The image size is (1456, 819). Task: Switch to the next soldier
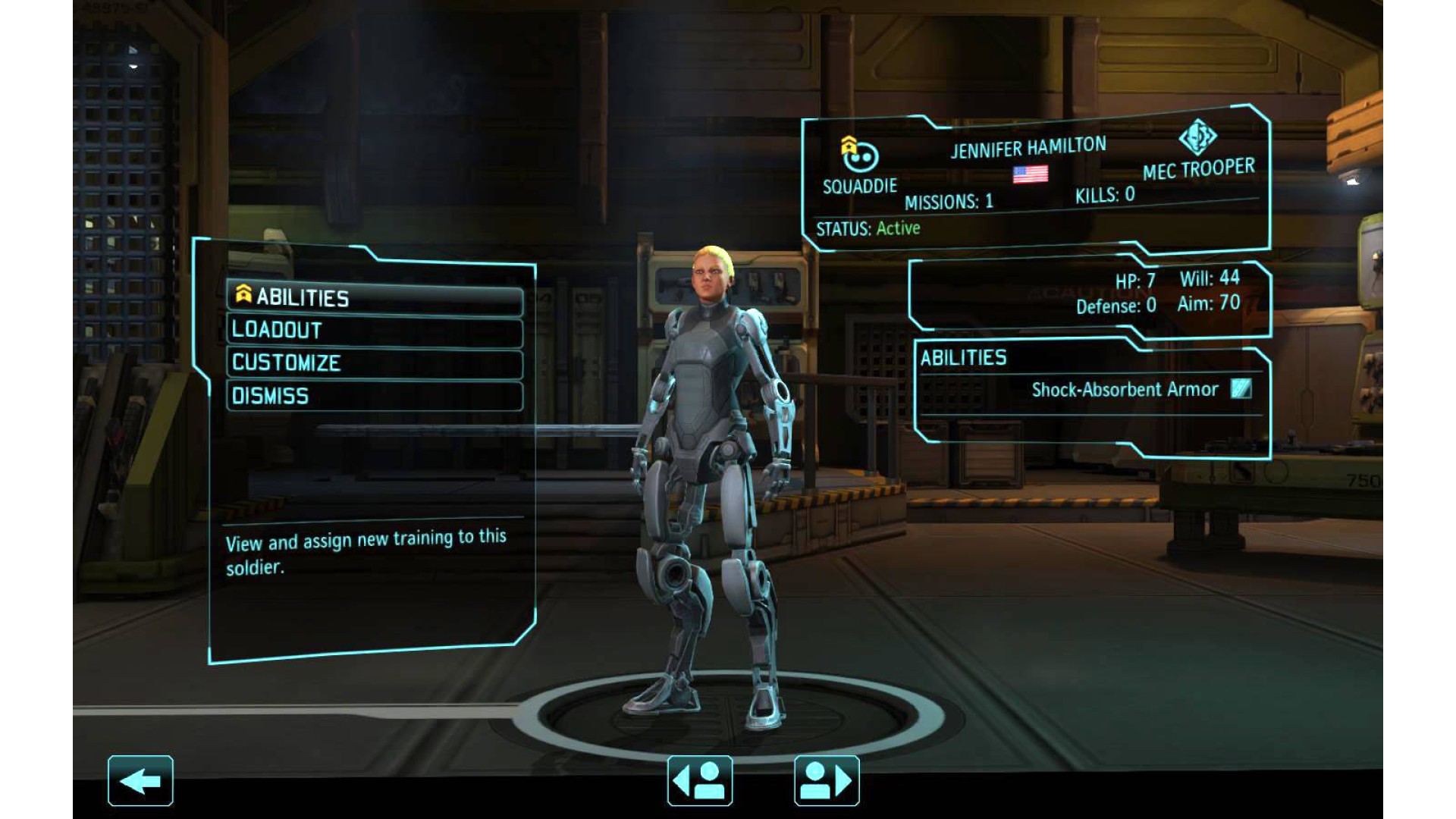(x=827, y=780)
